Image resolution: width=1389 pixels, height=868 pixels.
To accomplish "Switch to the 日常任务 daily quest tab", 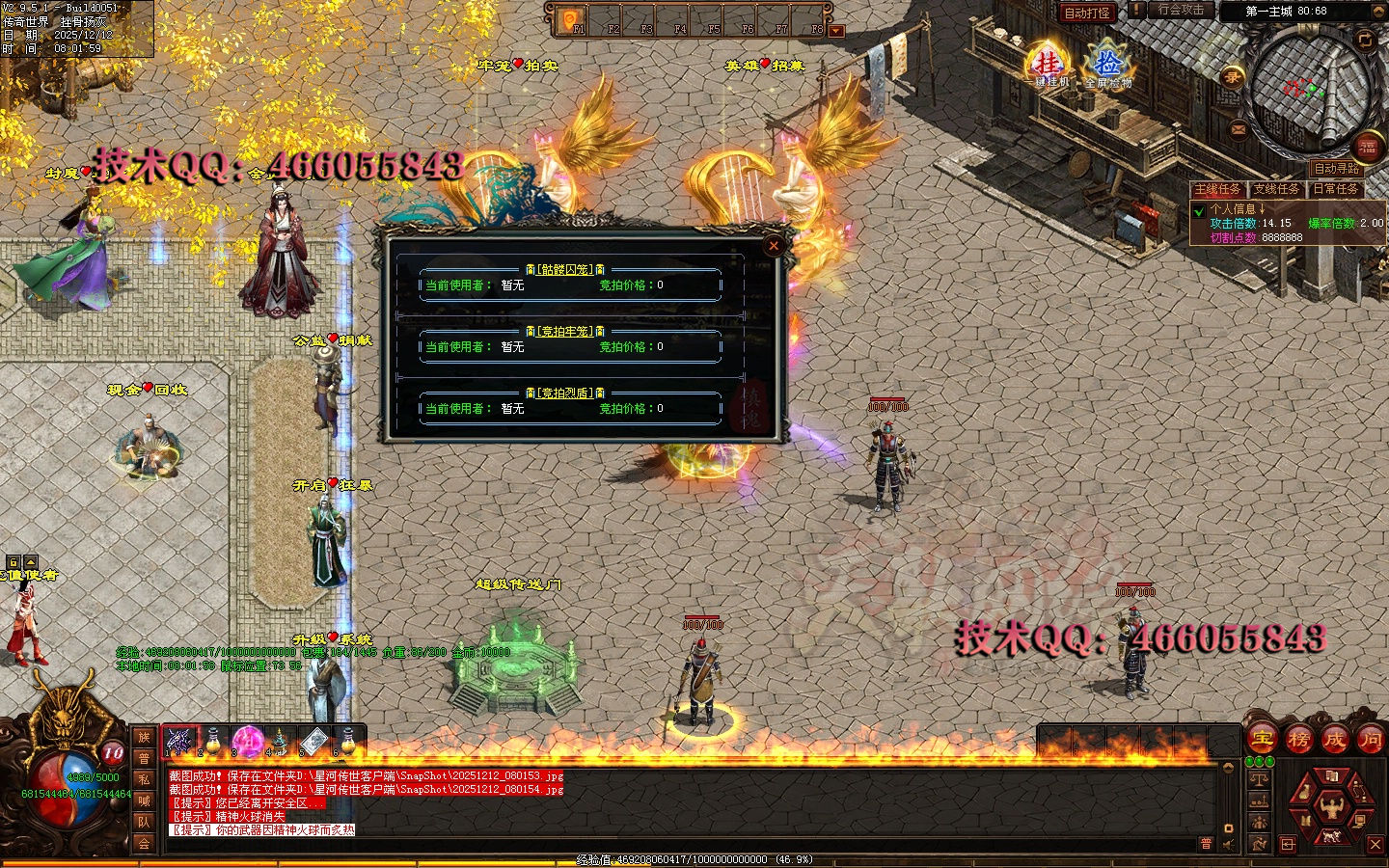I will [1335, 189].
